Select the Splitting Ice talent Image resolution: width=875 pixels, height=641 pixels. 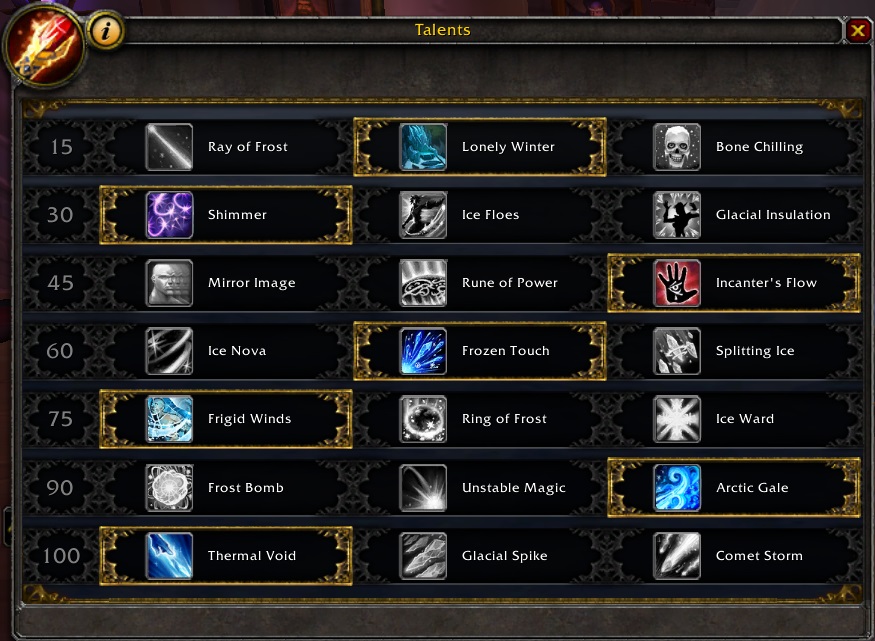coord(678,351)
